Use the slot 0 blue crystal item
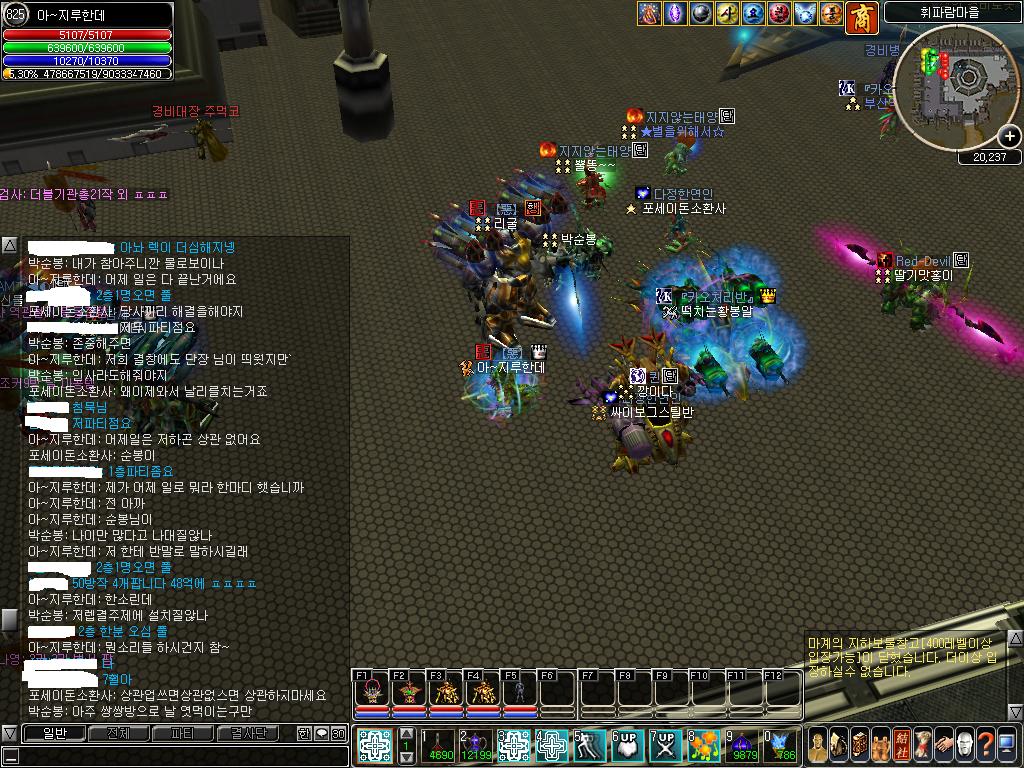Viewport: 1024px width, 768px height. [779, 745]
